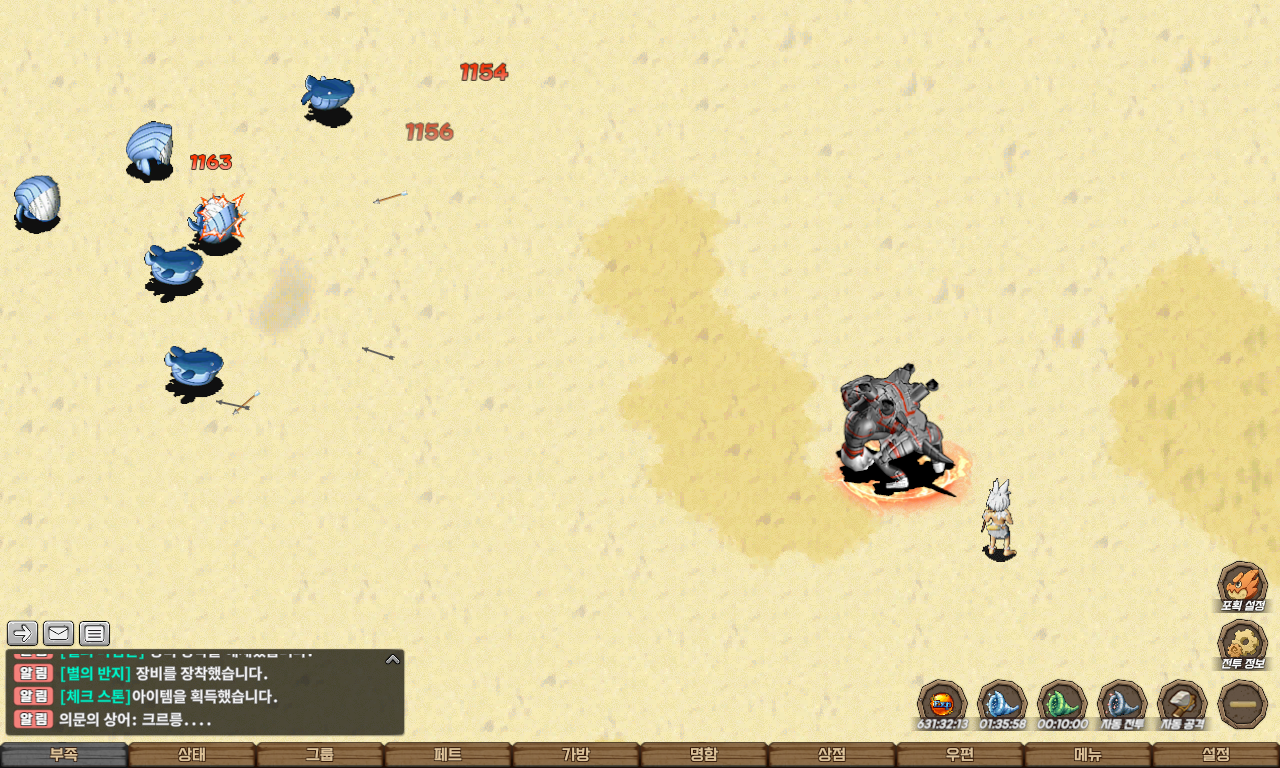Expand the chat log with the arrow
1280x768 pixels.
click(393, 659)
